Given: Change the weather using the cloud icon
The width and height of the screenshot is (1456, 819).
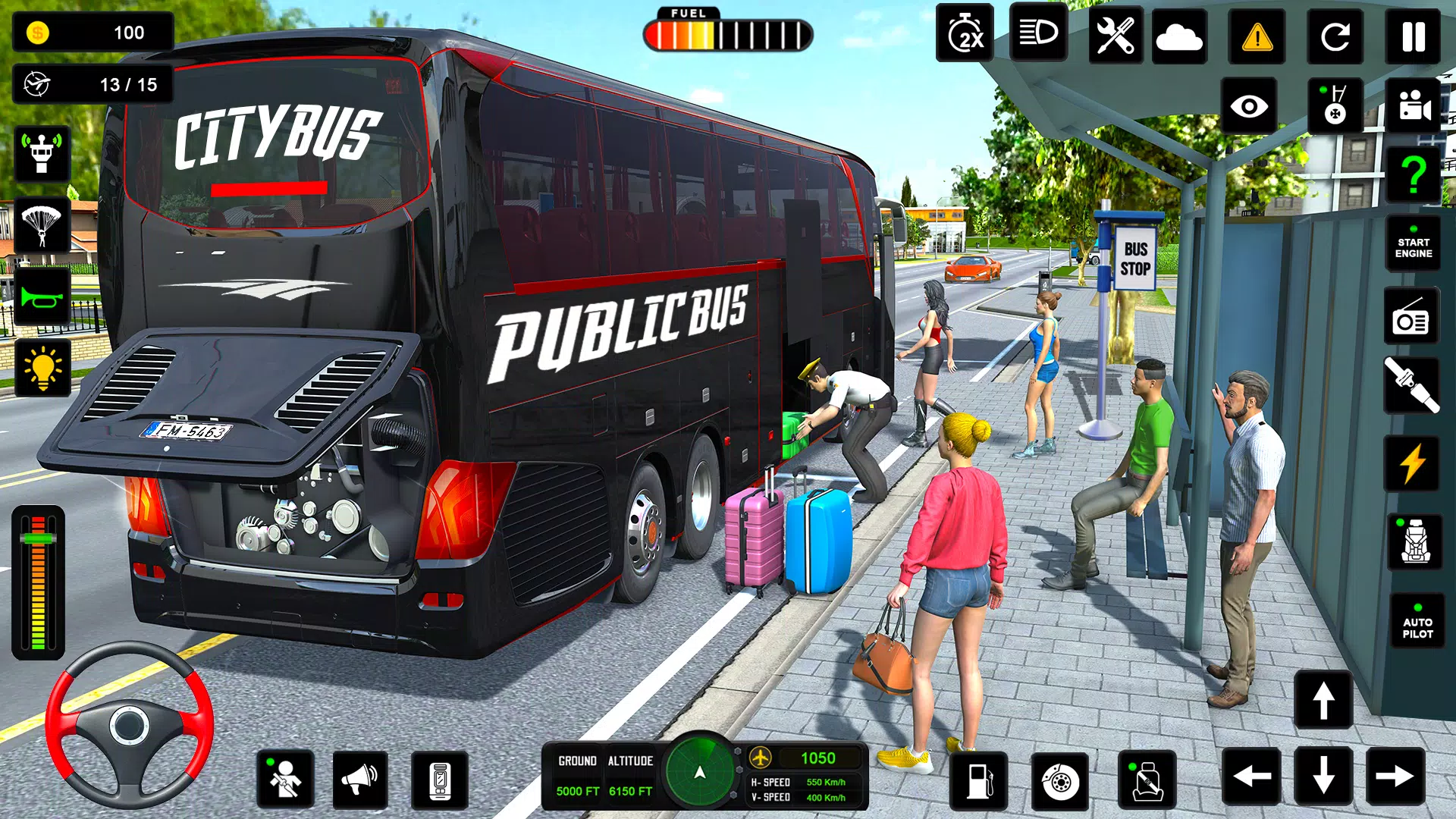Looking at the screenshot, I should [1180, 33].
